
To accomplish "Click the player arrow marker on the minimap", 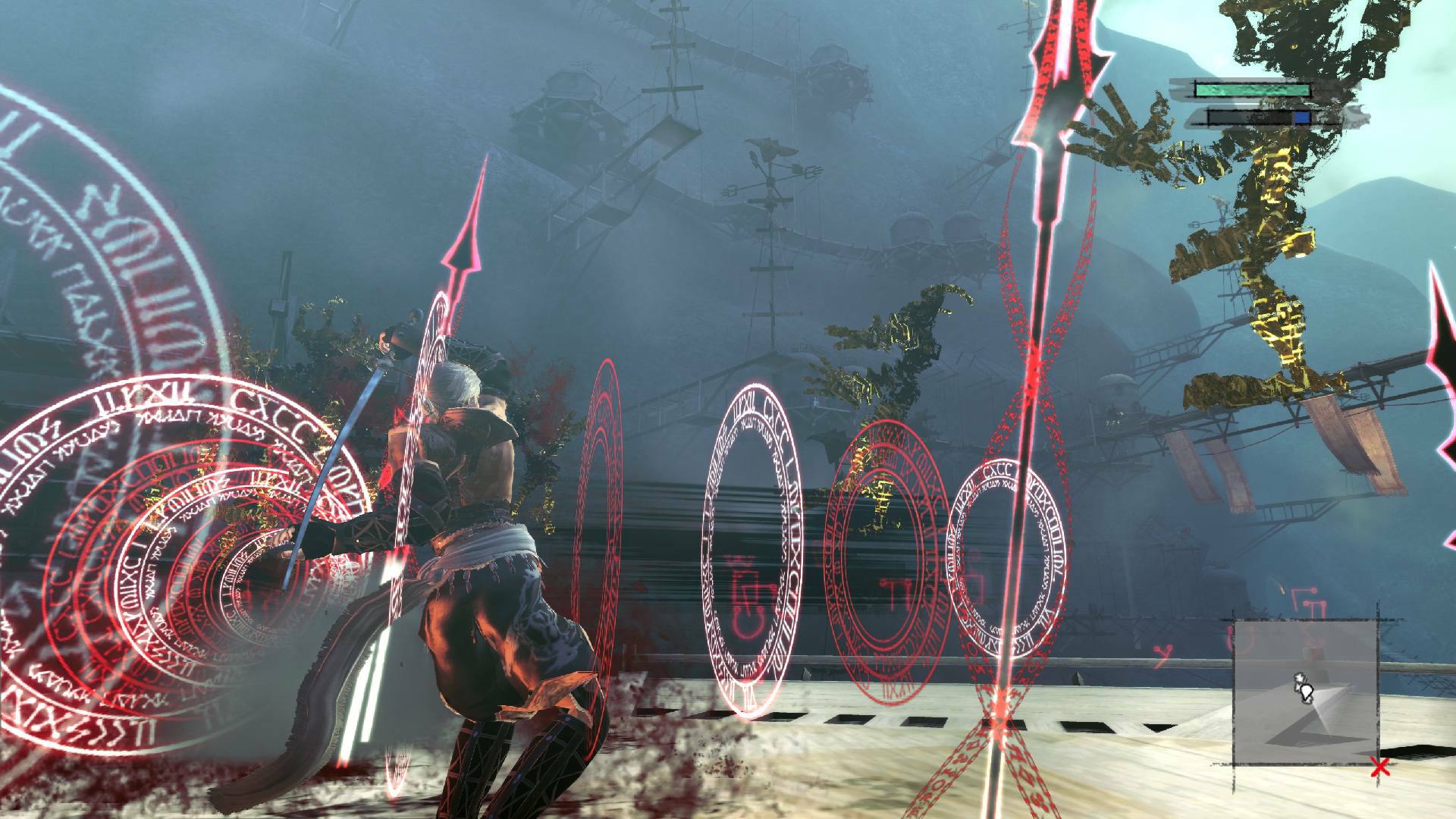I will click(1305, 689).
